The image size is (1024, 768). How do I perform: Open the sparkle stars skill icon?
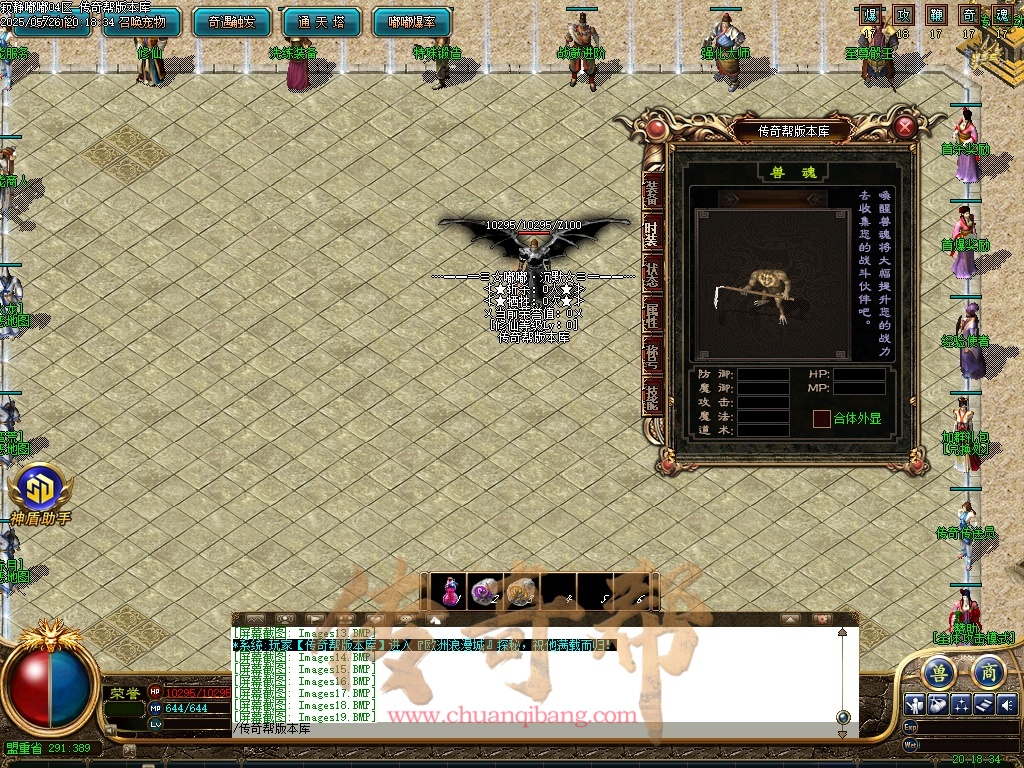point(962,704)
